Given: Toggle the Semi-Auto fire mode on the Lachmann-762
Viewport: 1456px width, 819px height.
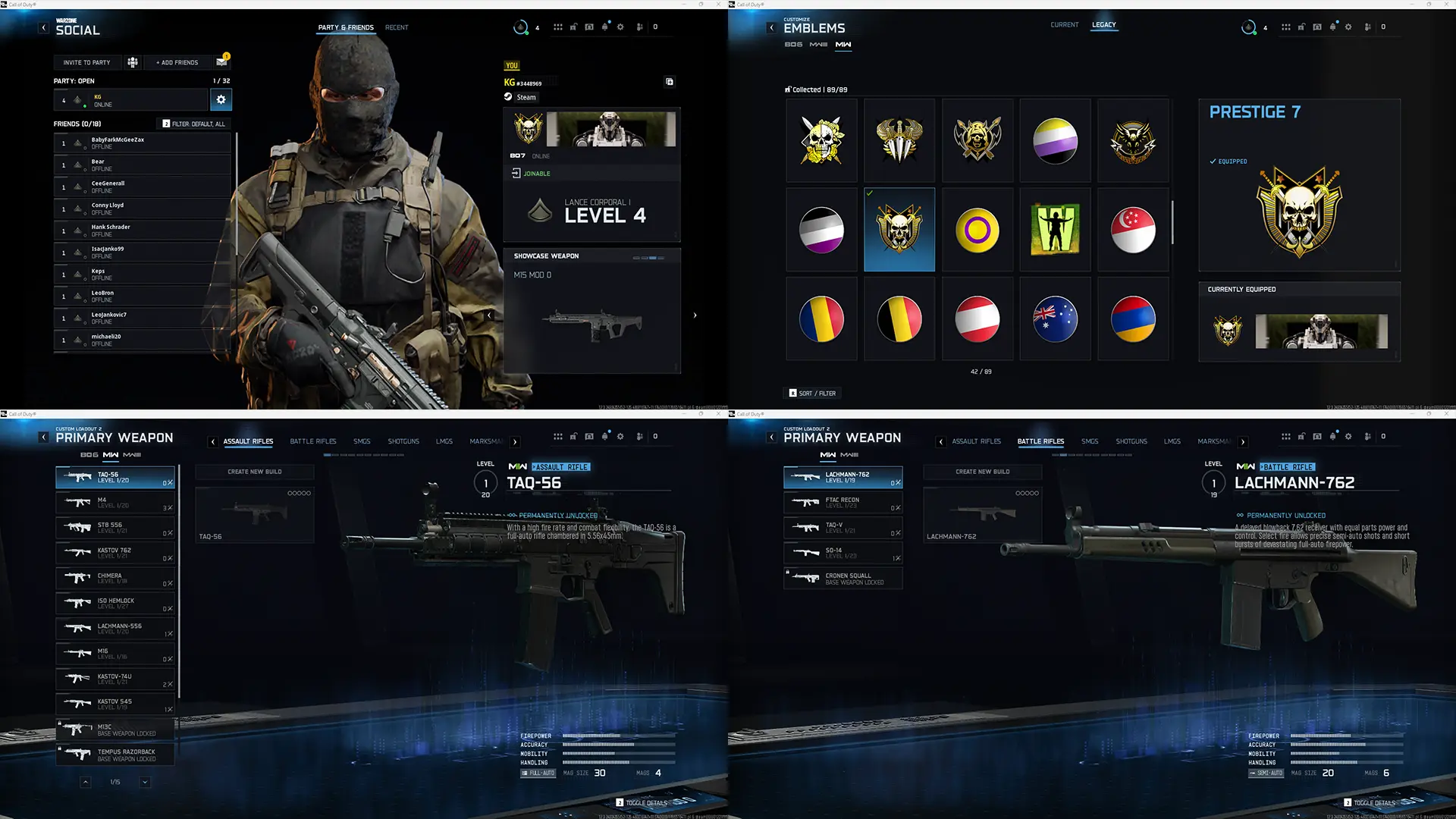Looking at the screenshot, I should [1265, 773].
